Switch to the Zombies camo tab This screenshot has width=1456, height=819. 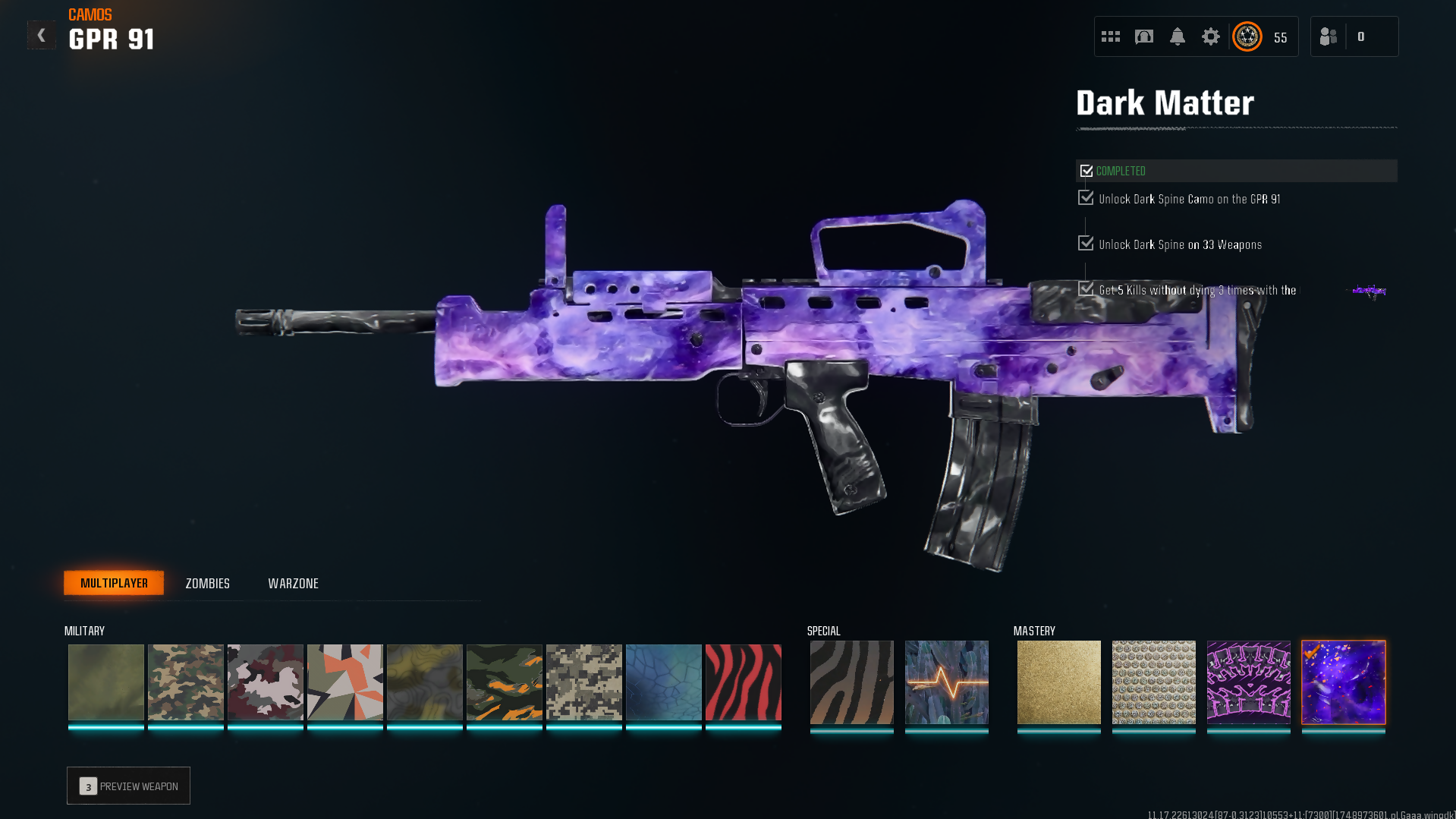tap(207, 584)
